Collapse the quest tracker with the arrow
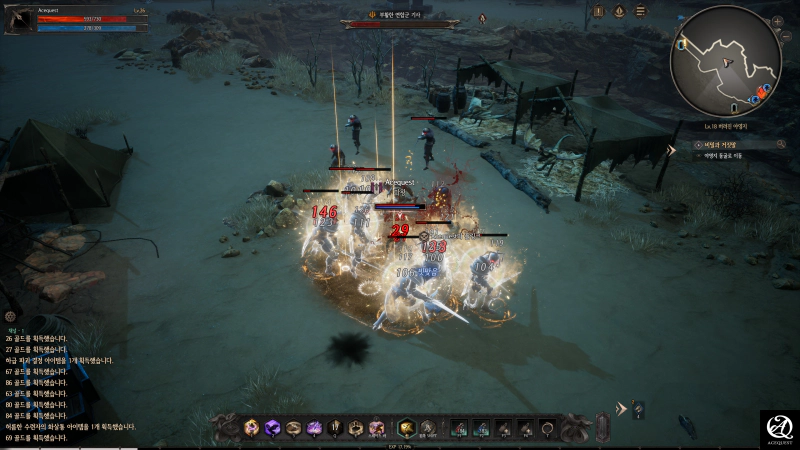This screenshot has height=450, width=800. (x=672, y=151)
